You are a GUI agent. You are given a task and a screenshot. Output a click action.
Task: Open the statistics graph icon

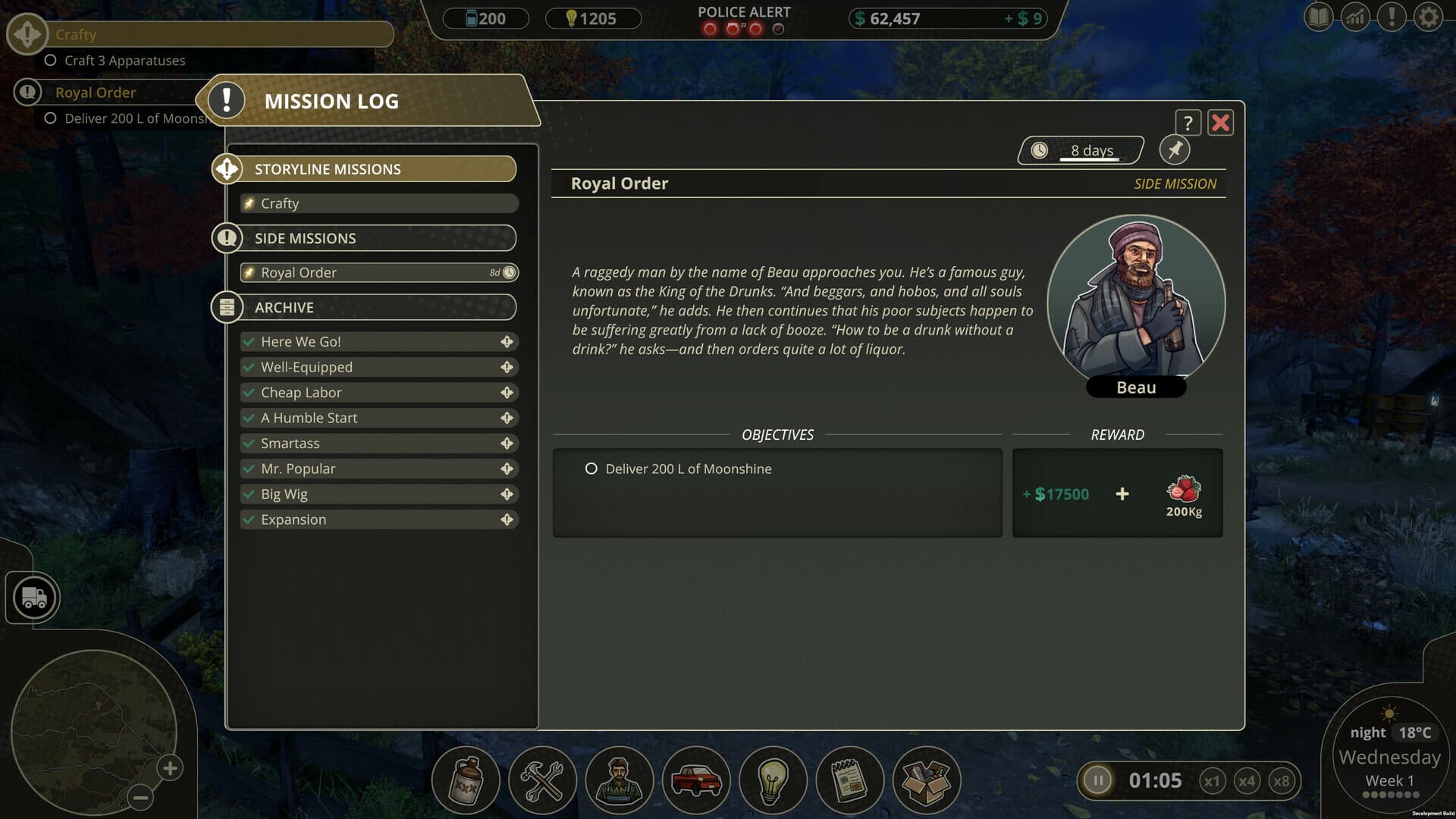tap(1356, 16)
